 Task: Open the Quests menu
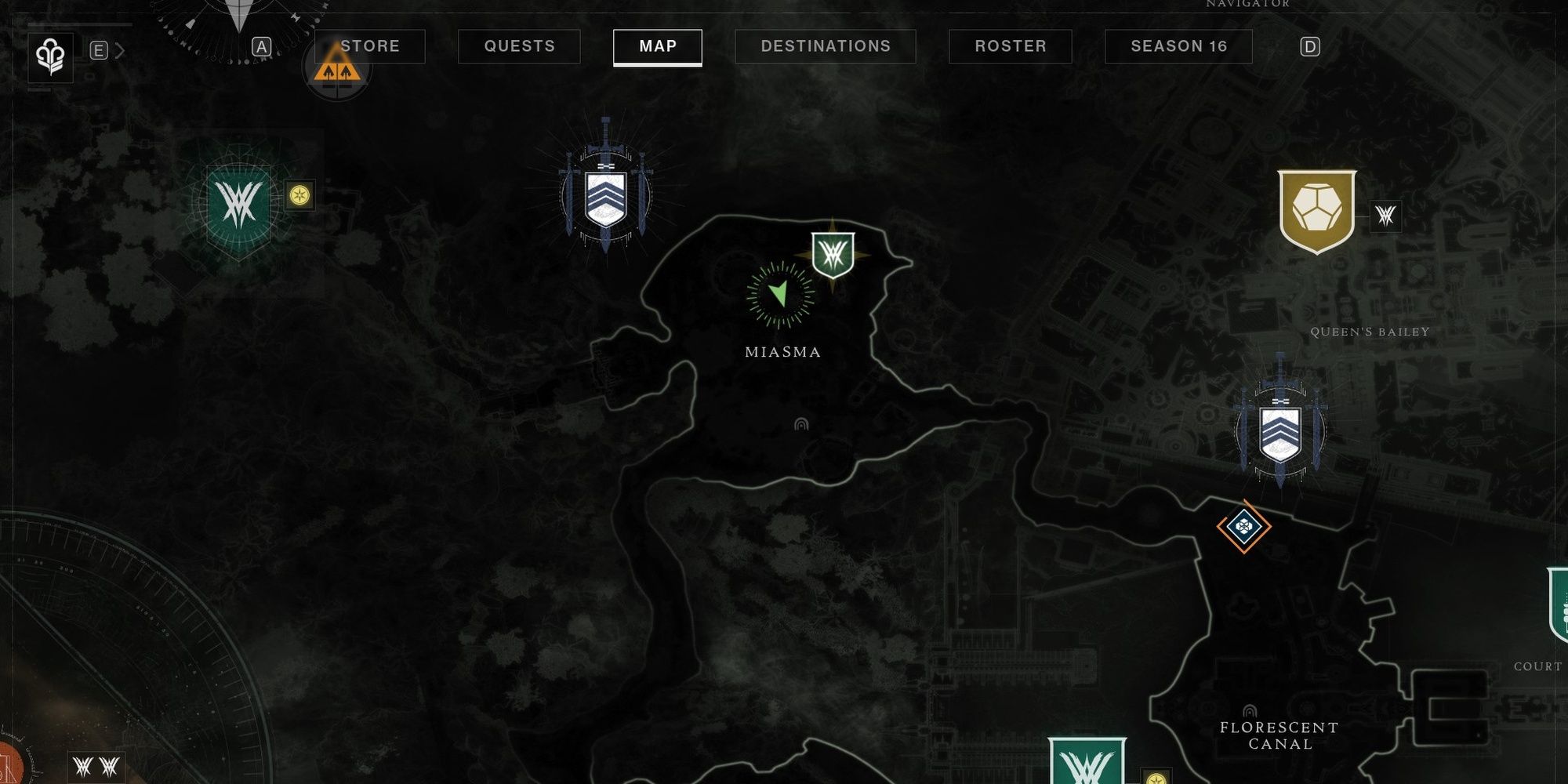point(518,46)
